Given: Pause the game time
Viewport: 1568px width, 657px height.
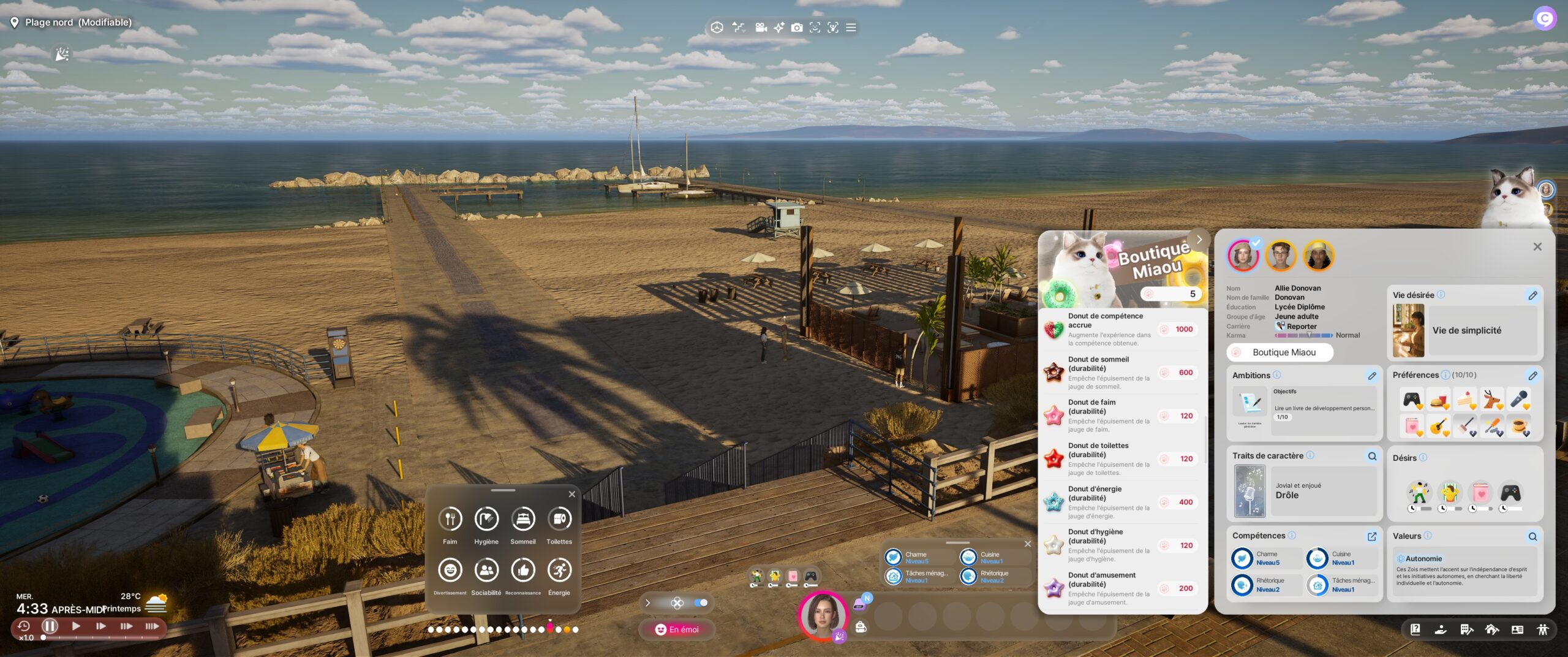Looking at the screenshot, I should [50, 626].
